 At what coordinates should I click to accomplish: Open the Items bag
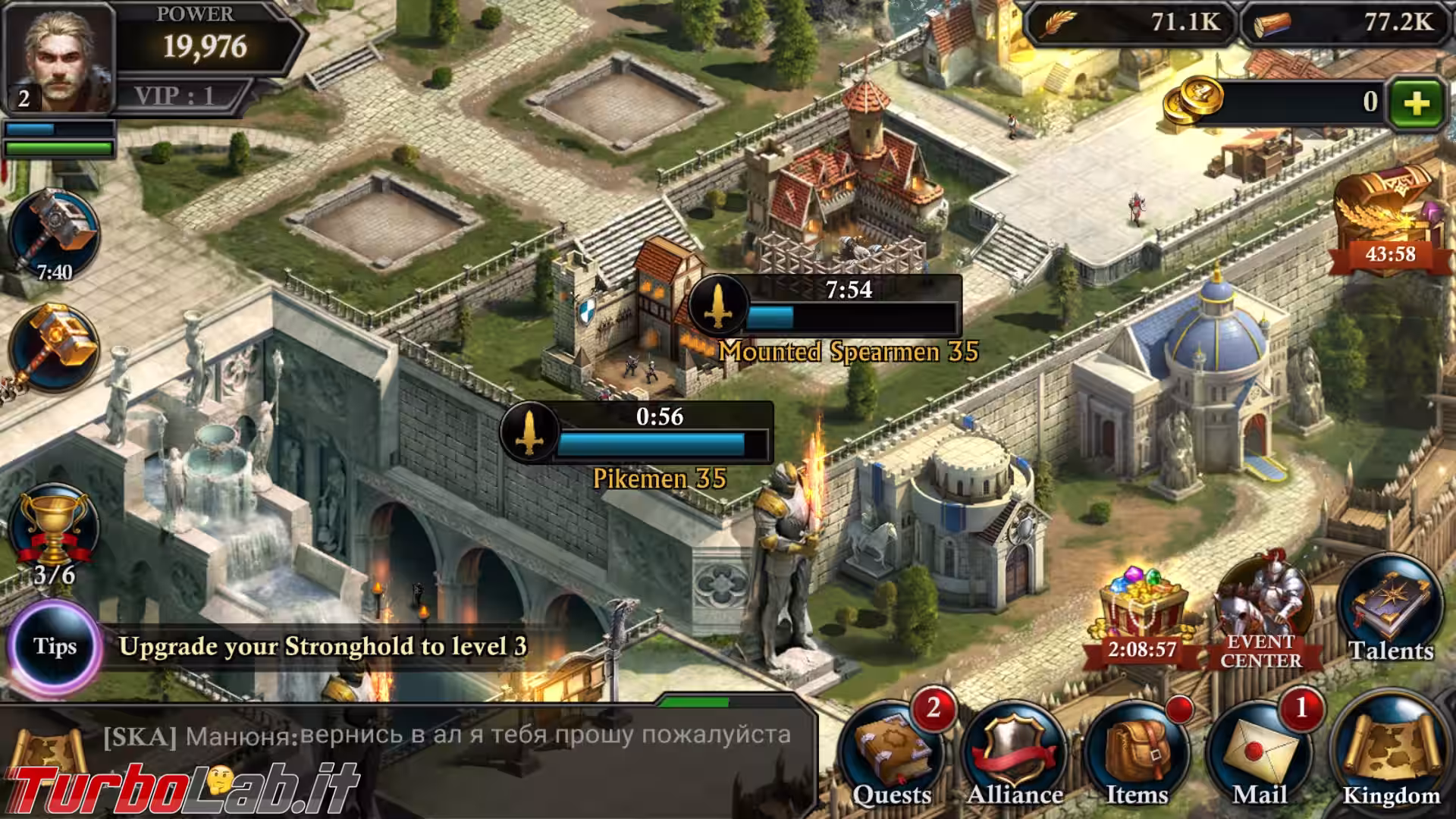[1137, 755]
